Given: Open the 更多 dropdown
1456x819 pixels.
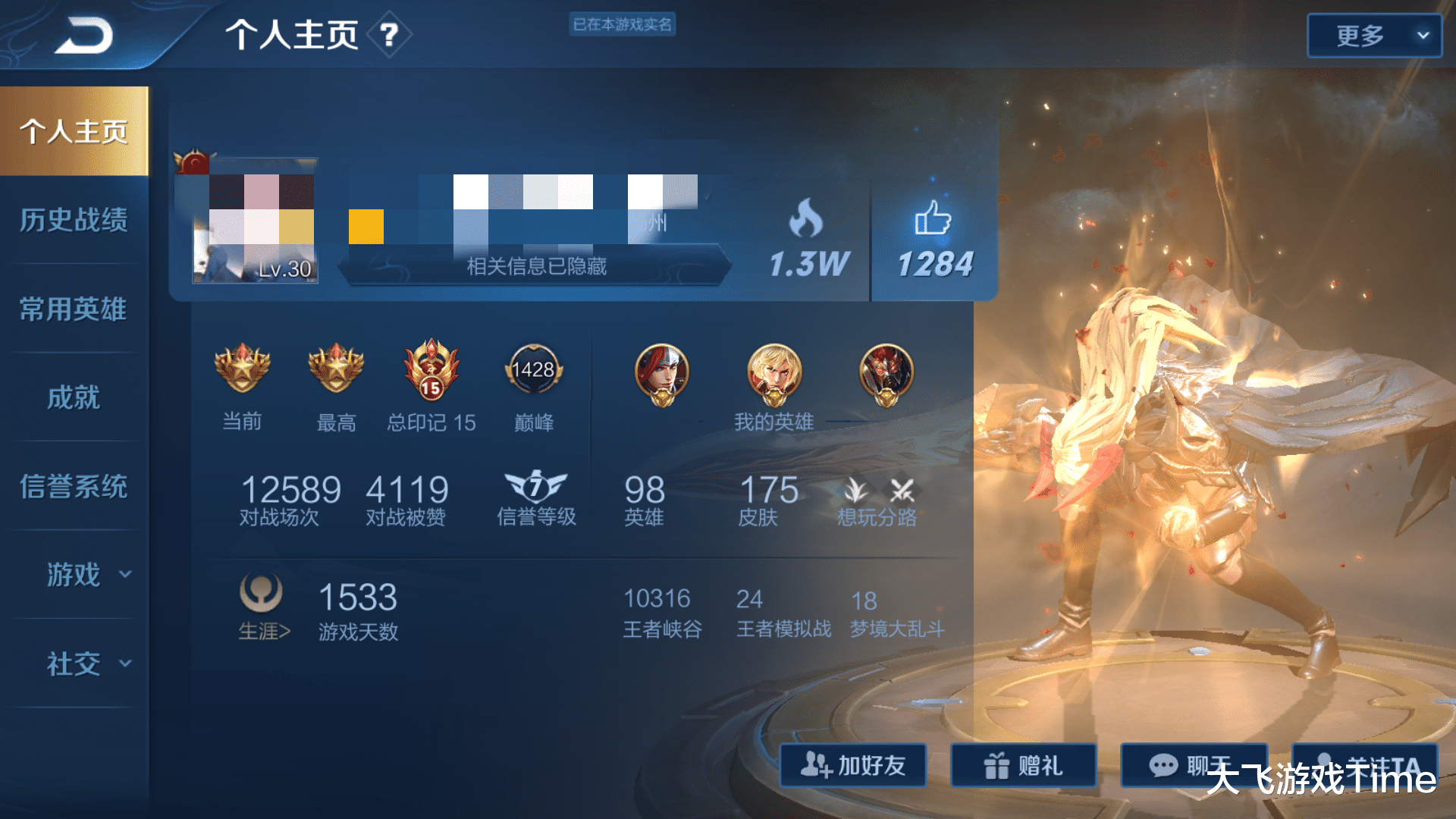Looking at the screenshot, I should tap(1373, 36).
